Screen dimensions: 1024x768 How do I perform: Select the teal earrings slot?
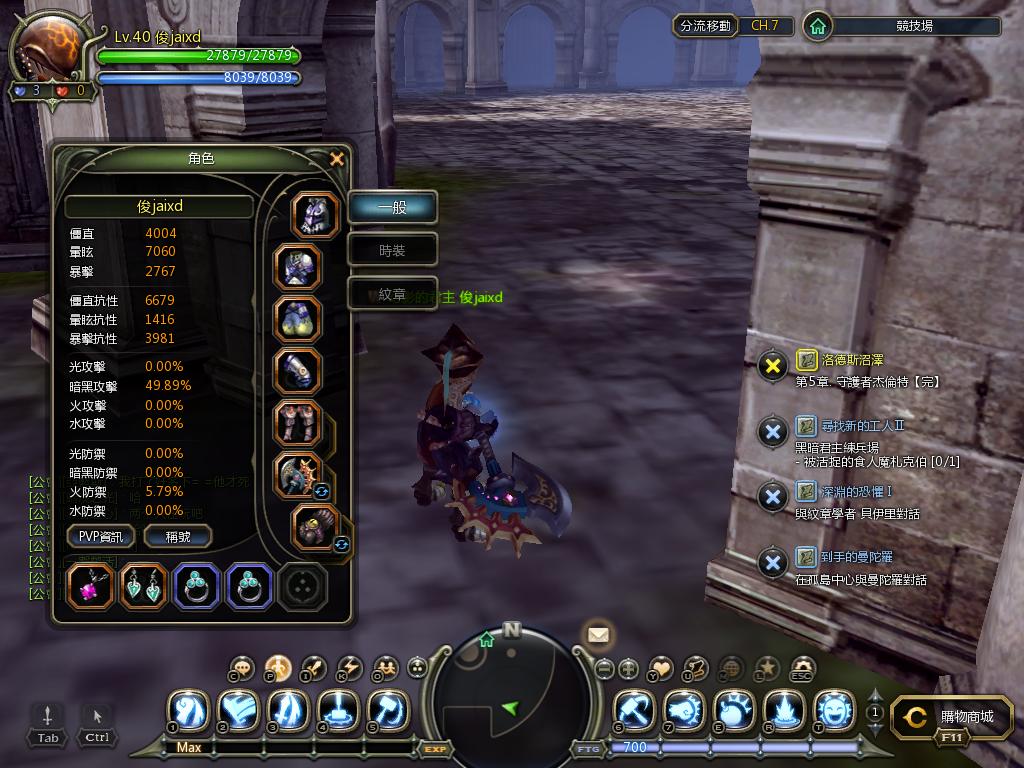point(144,587)
